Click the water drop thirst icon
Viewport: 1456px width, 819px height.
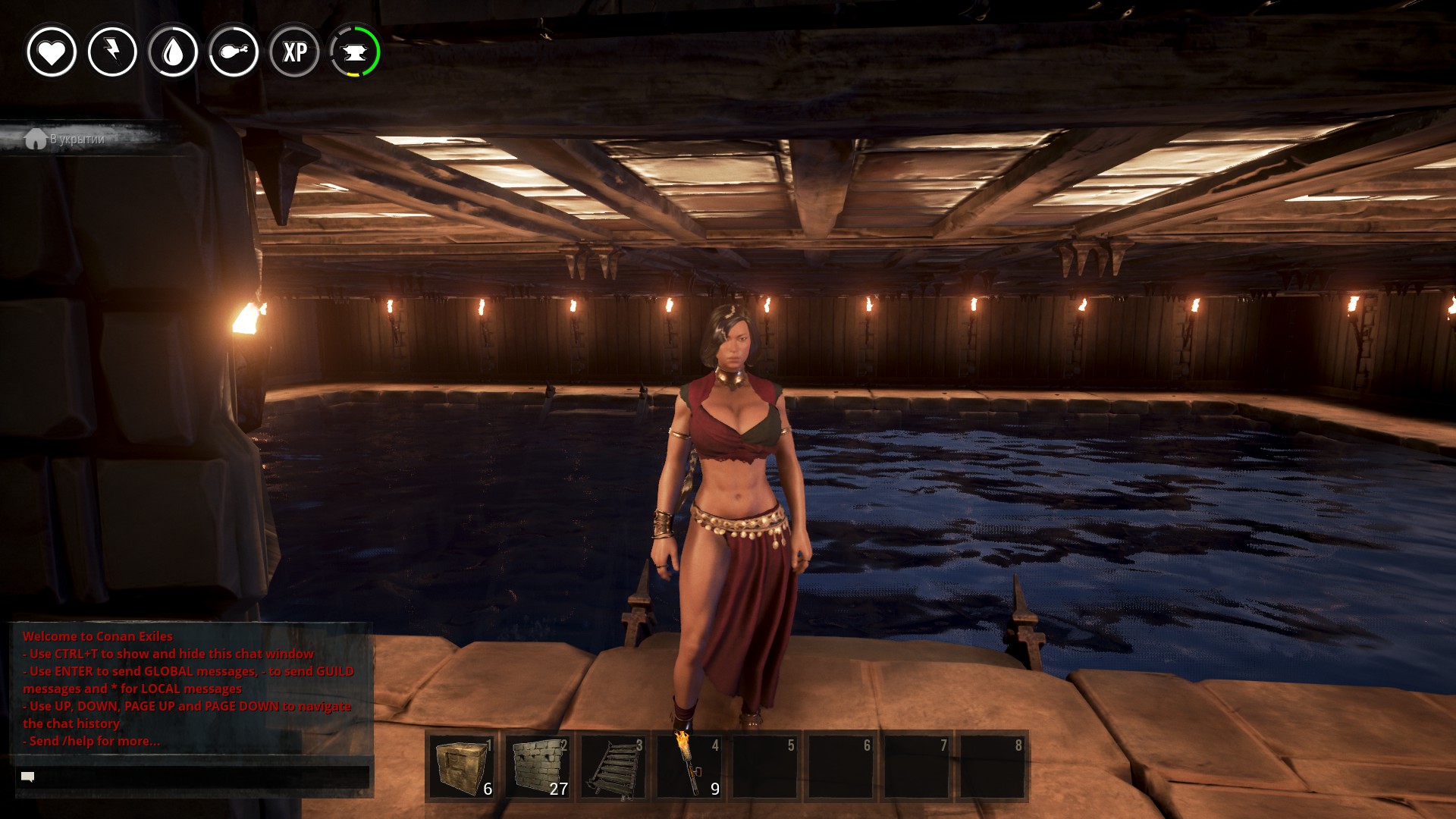pos(173,52)
